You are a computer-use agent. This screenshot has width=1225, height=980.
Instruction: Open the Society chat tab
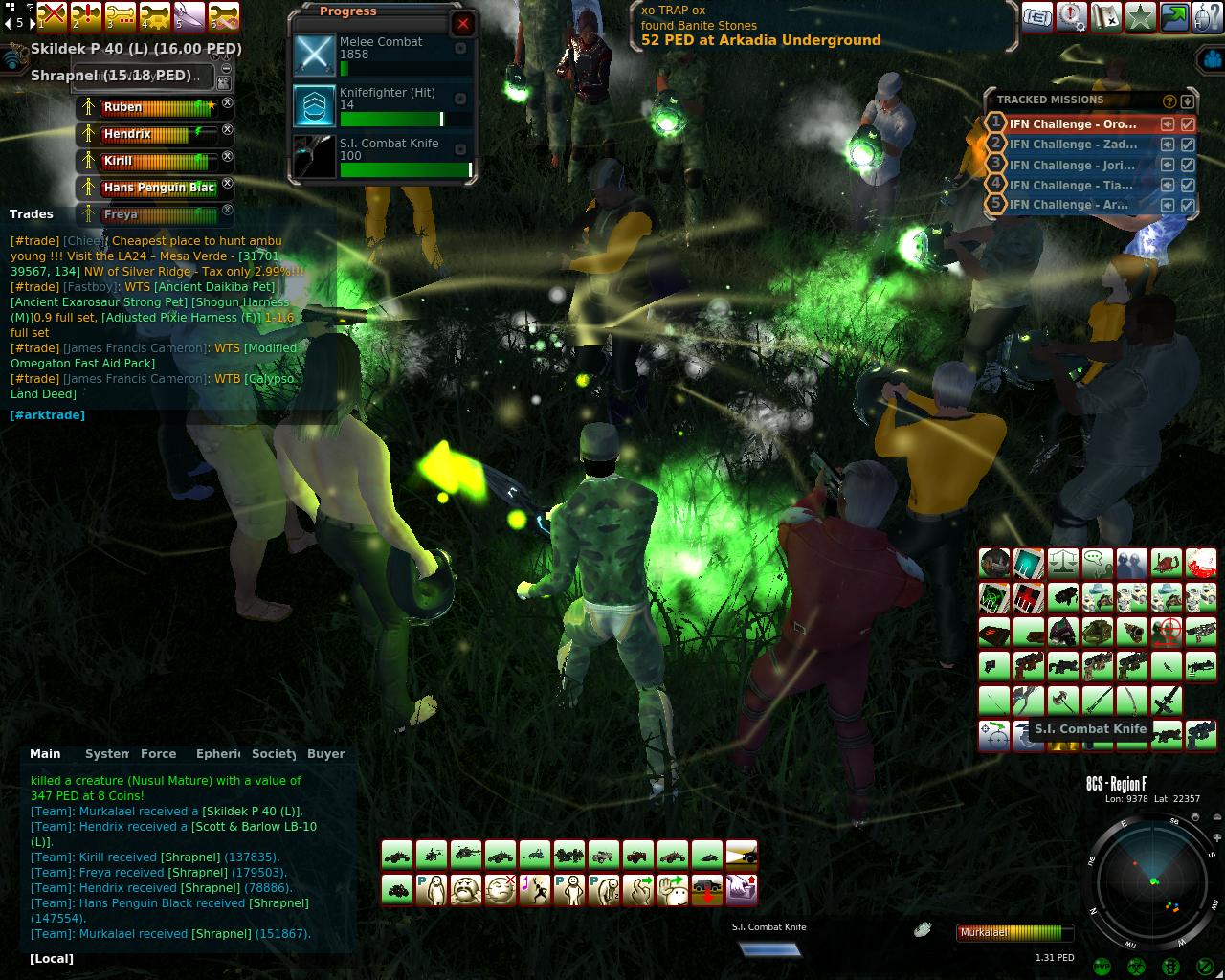(273, 754)
